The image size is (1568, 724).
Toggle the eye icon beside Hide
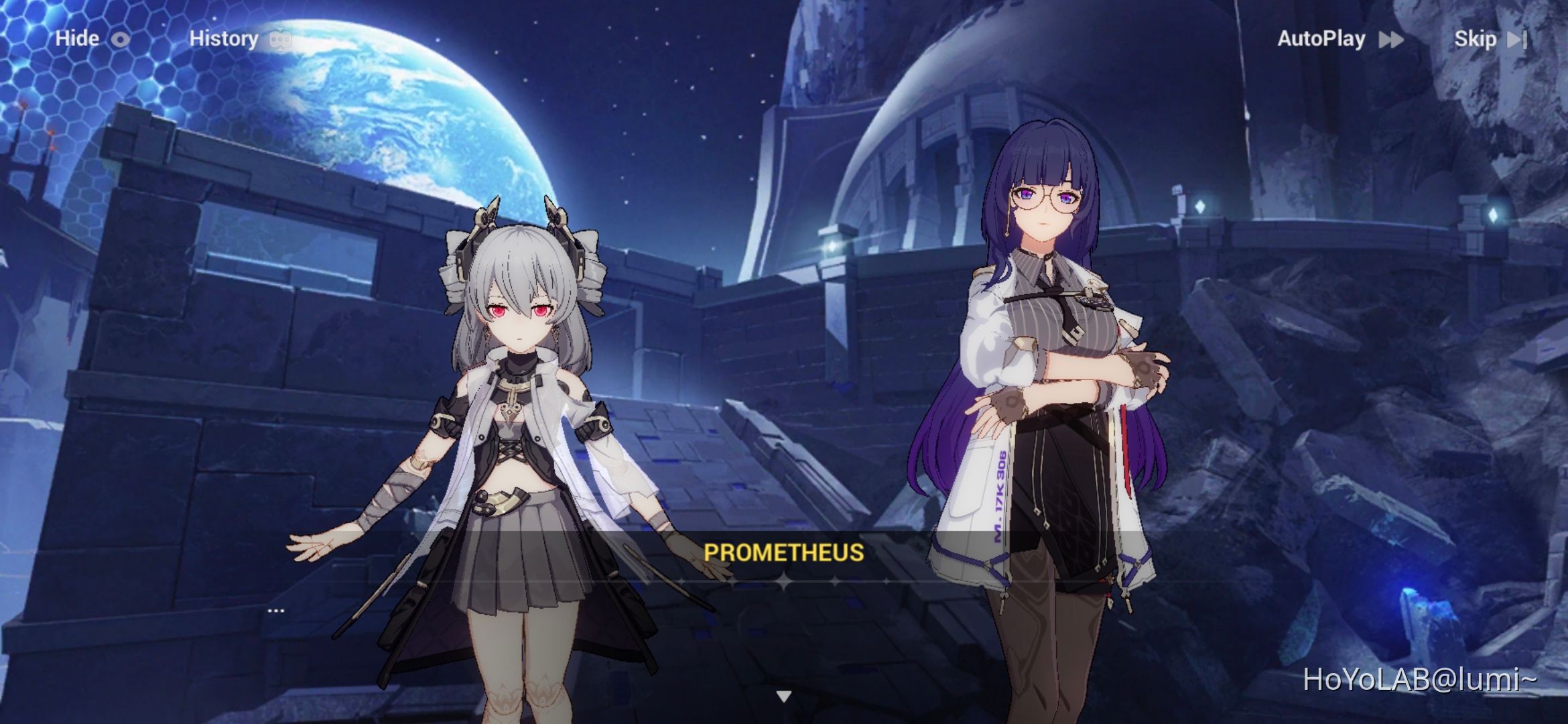pyautogui.click(x=121, y=39)
